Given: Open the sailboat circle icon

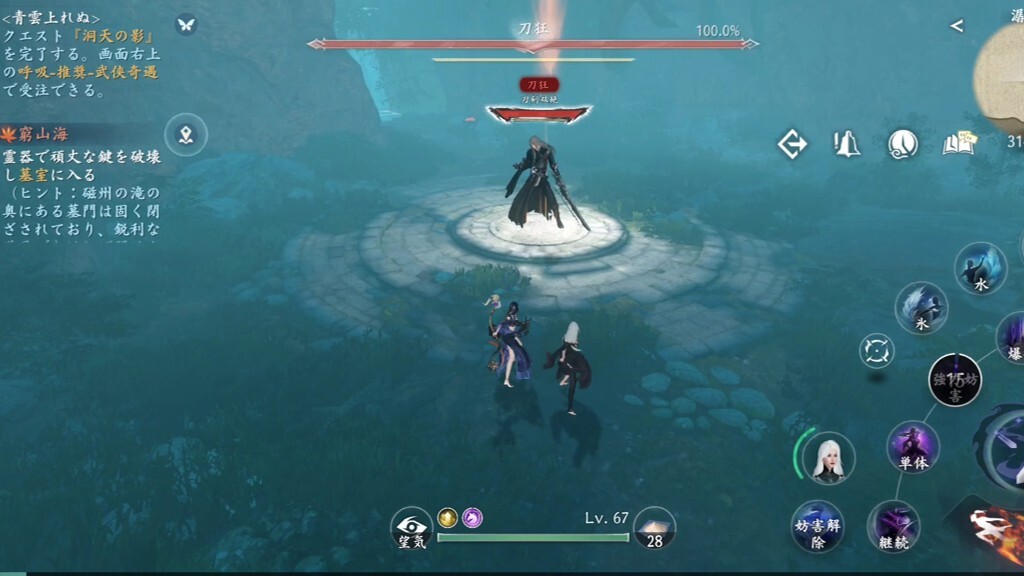Looking at the screenshot, I should (903, 144).
